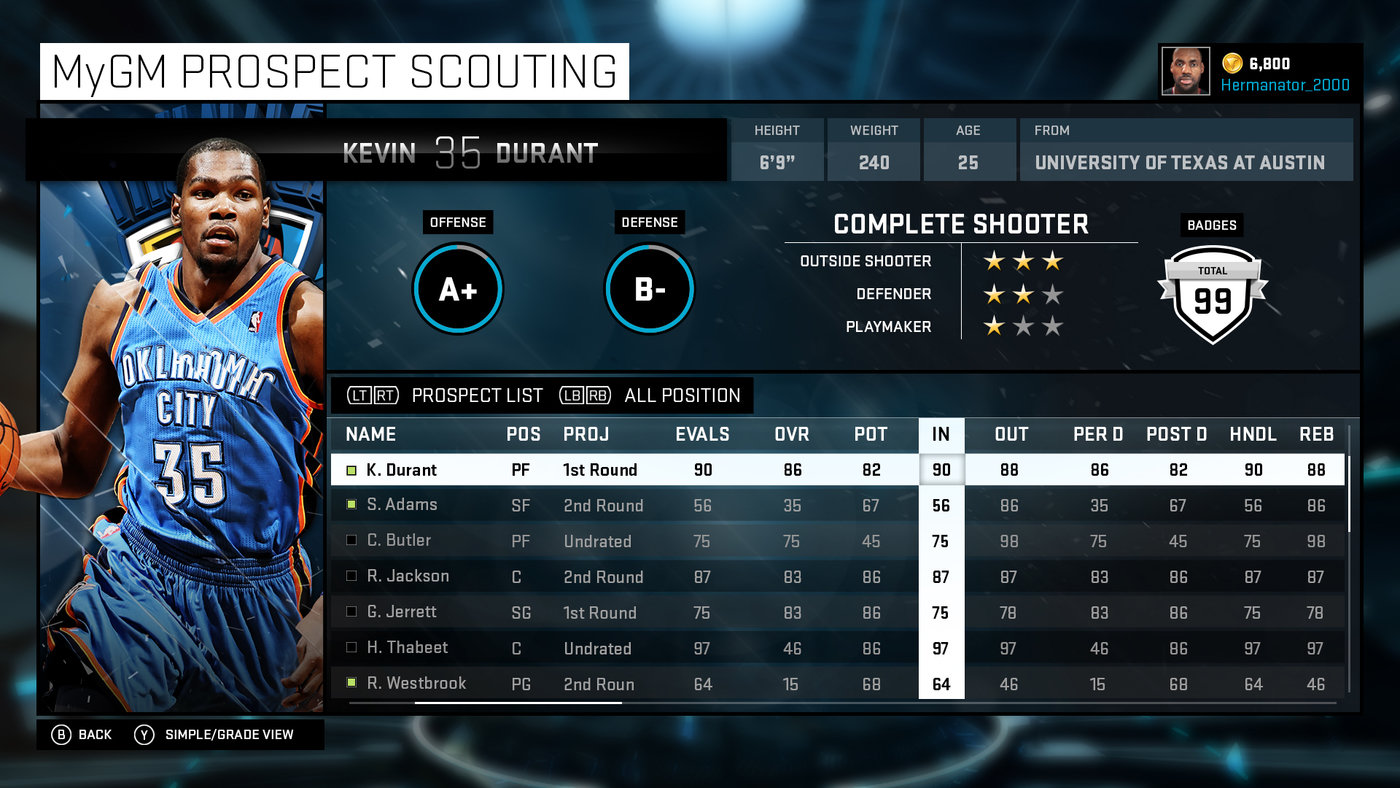The image size is (1400, 788).
Task: Sort prospects by the OVR column
Action: point(792,434)
